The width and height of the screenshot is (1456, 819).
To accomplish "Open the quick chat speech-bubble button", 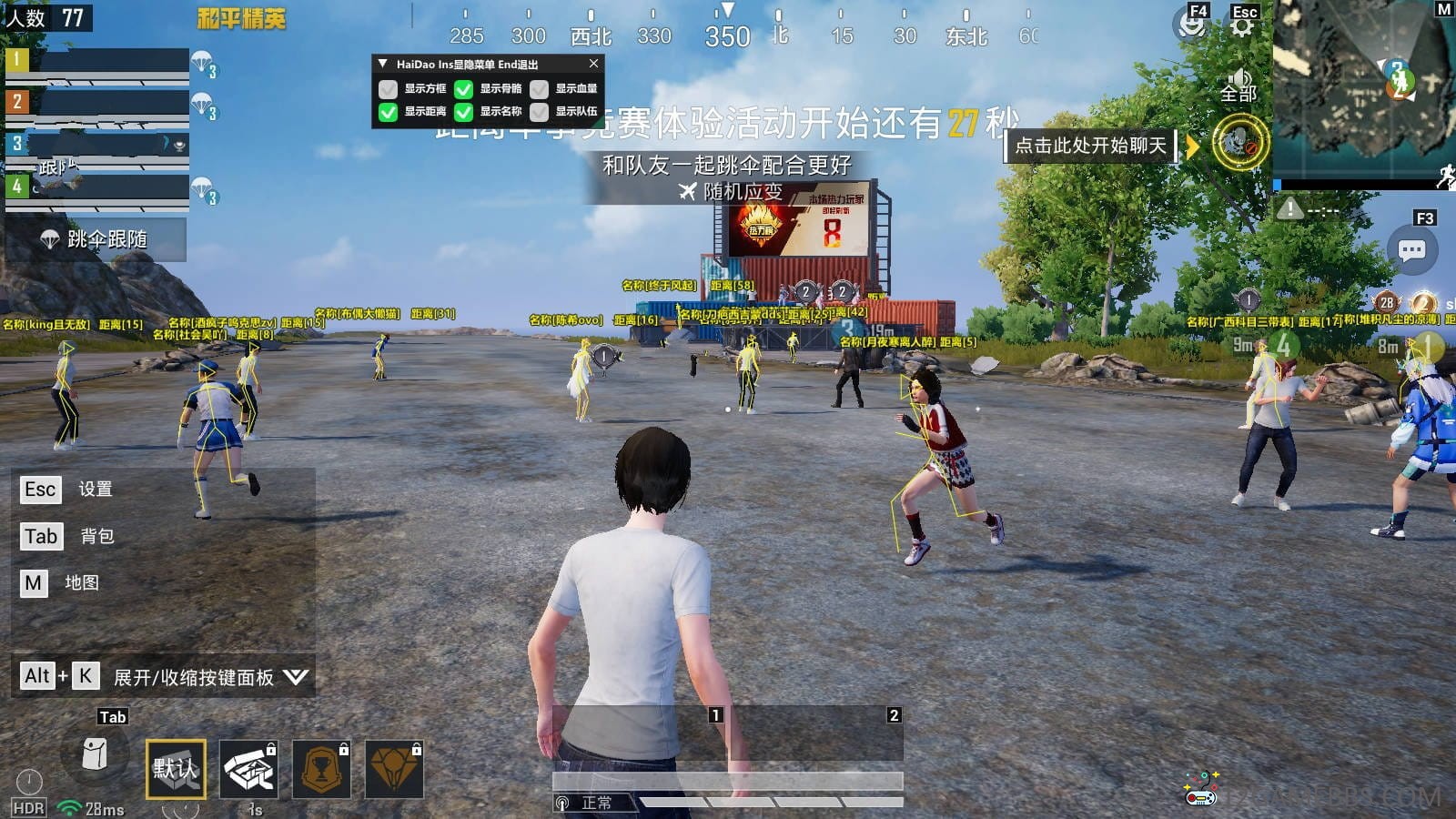I will [x=1411, y=250].
